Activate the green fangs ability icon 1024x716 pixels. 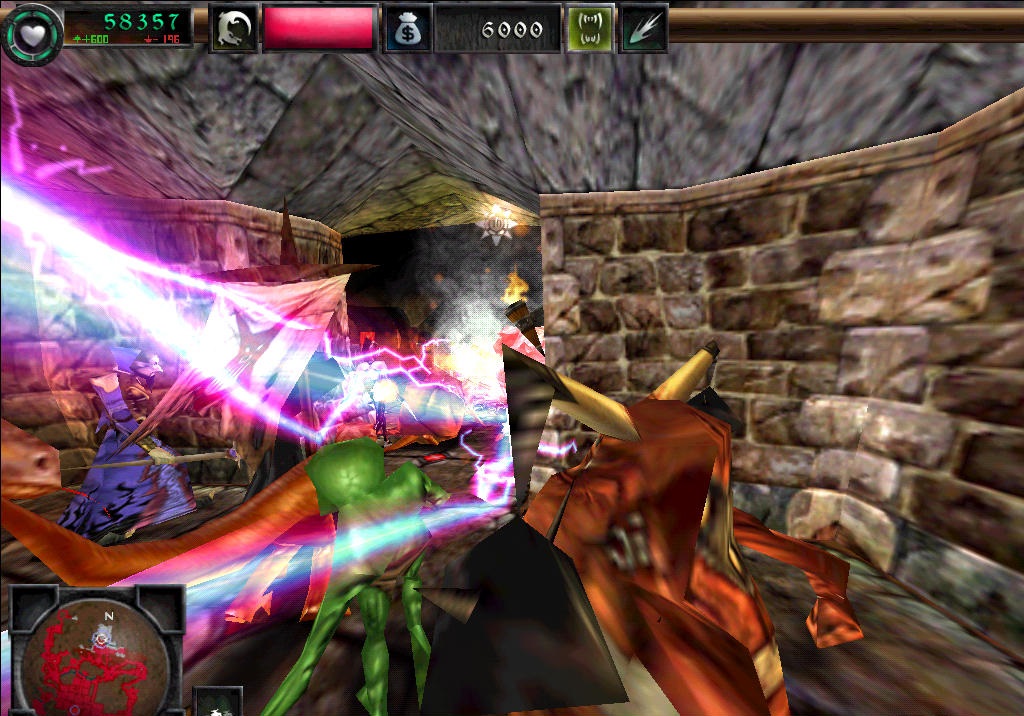[589, 28]
